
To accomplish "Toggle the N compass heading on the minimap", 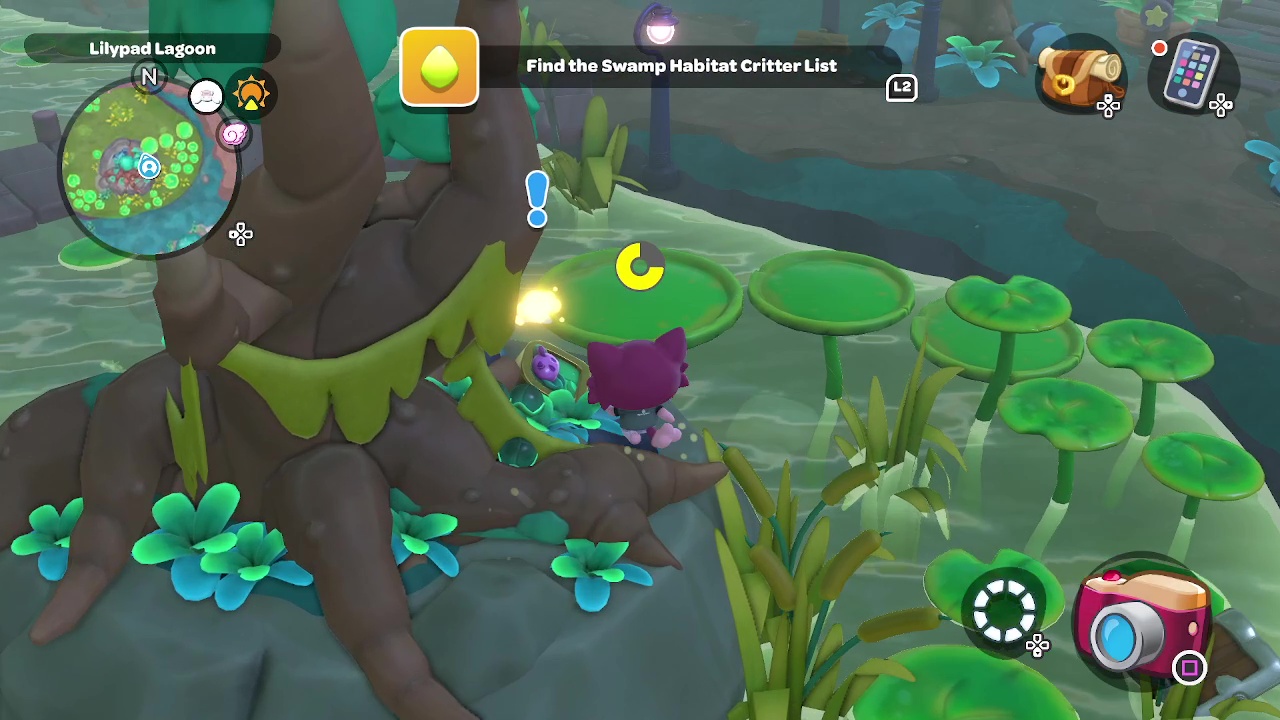I will coord(150,77).
